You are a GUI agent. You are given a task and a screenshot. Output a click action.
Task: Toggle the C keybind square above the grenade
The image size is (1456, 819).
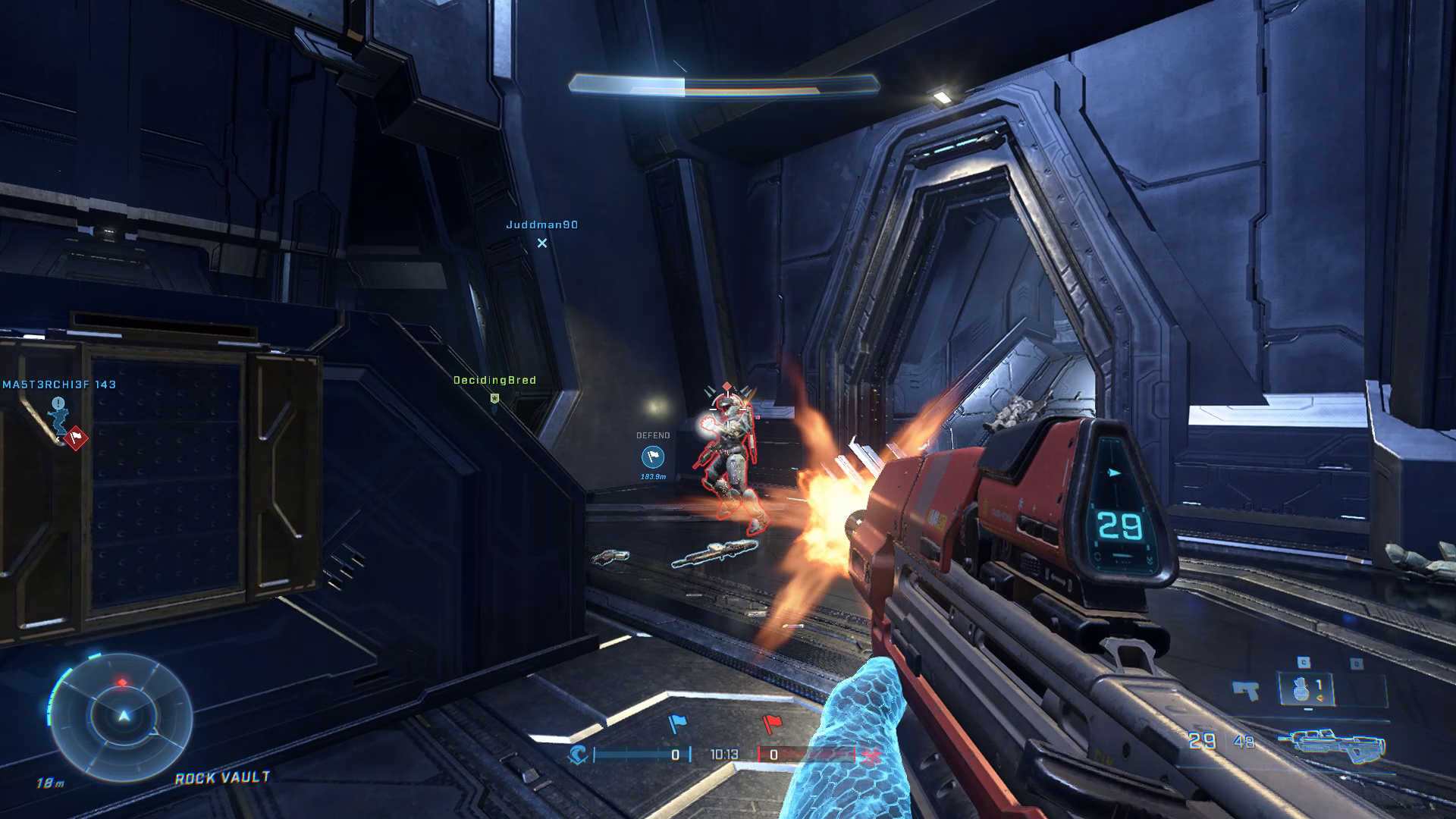1303,661
